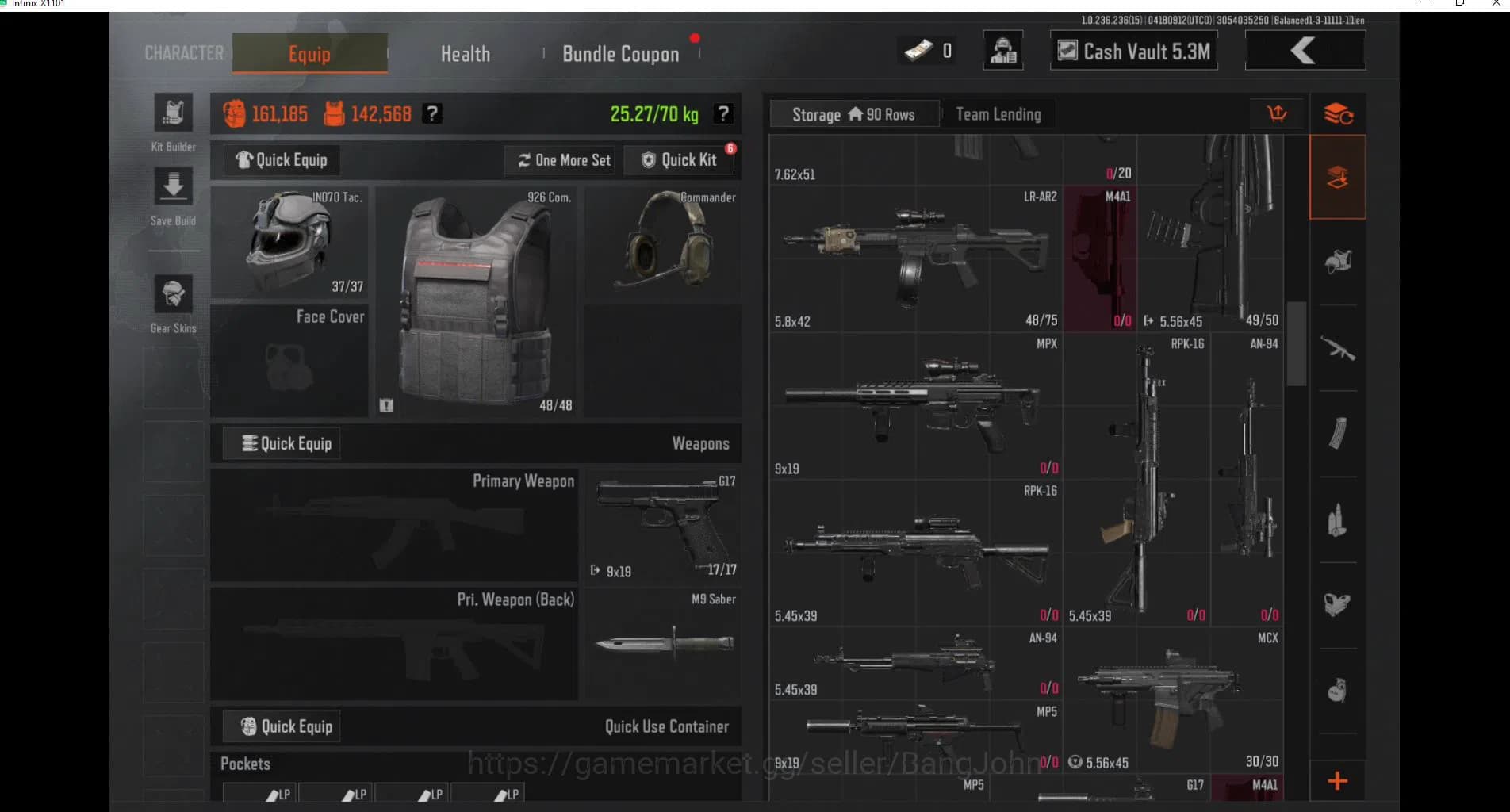Open the rifle weapons filter
The height and width of the screenshot is (812, 1510).
(x=1337, y=347)
